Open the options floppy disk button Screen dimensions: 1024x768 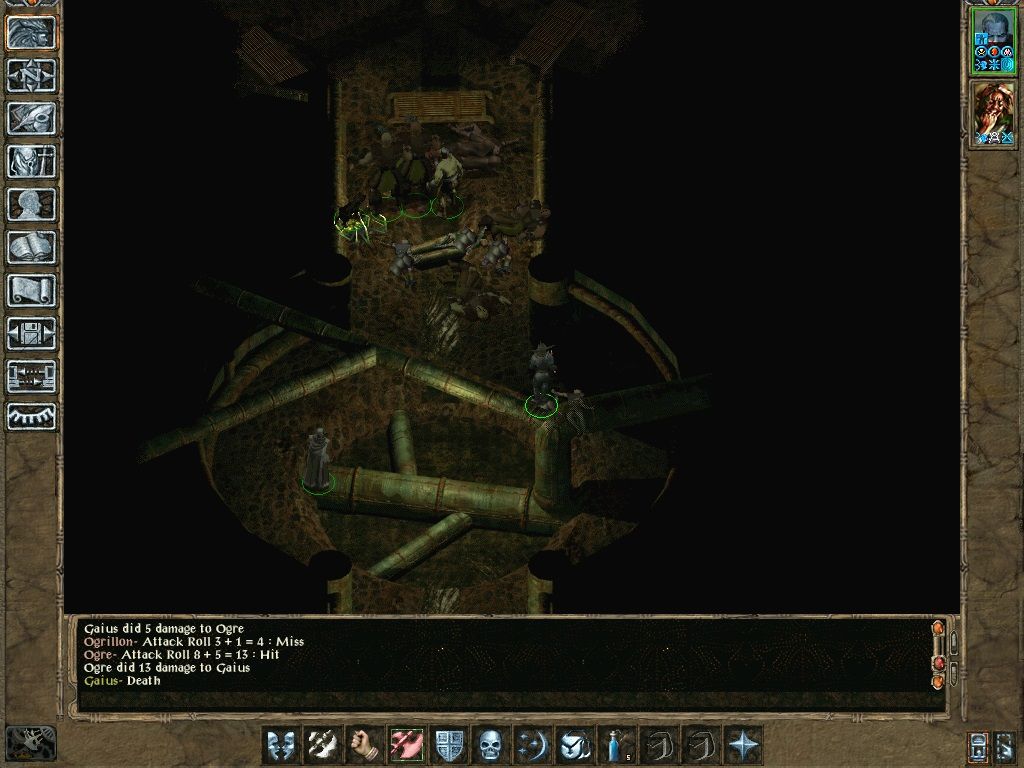point(32,333)
